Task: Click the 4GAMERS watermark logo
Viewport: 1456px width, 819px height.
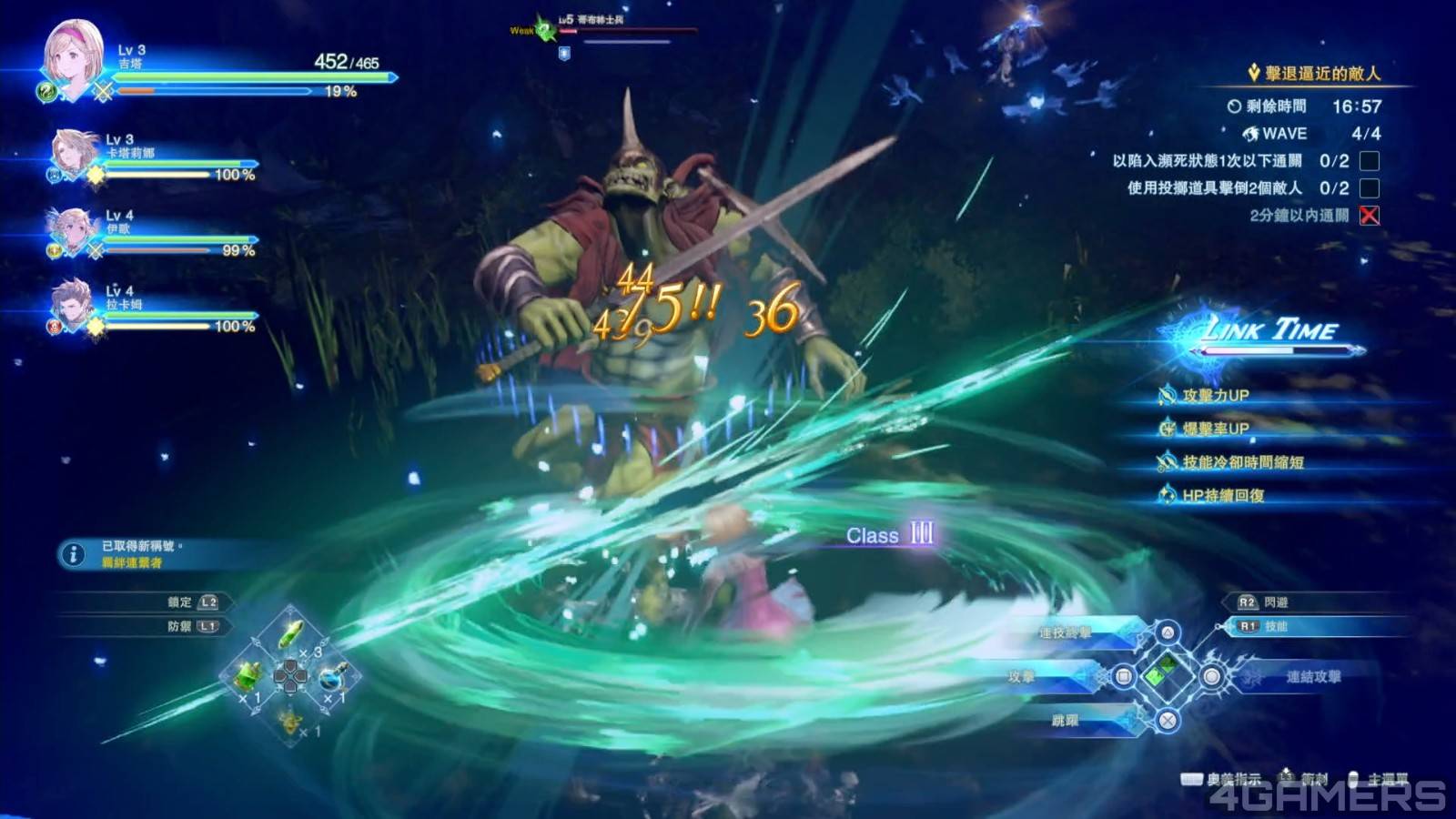Action: 1325,797
